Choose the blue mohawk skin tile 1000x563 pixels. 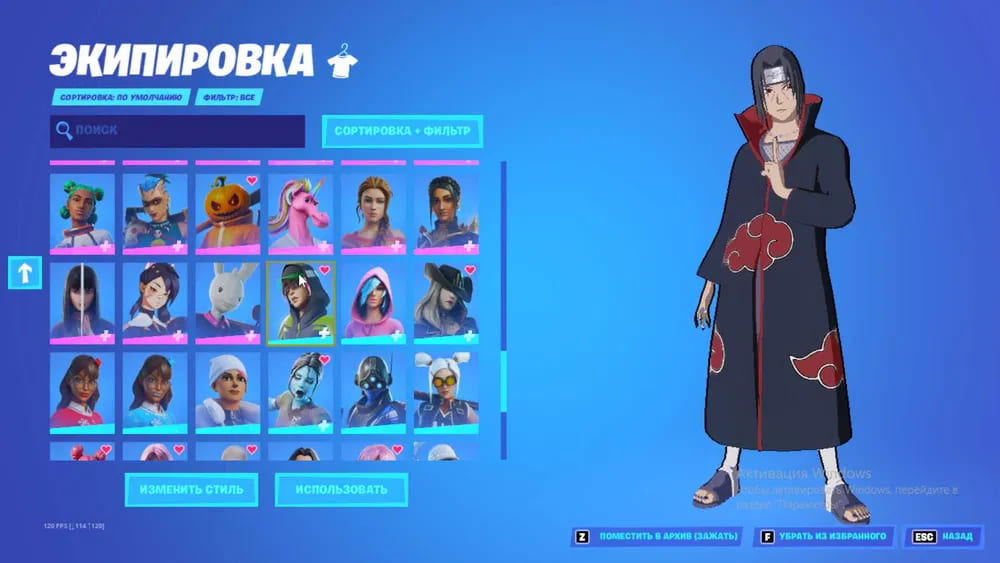tap(155, 212)
